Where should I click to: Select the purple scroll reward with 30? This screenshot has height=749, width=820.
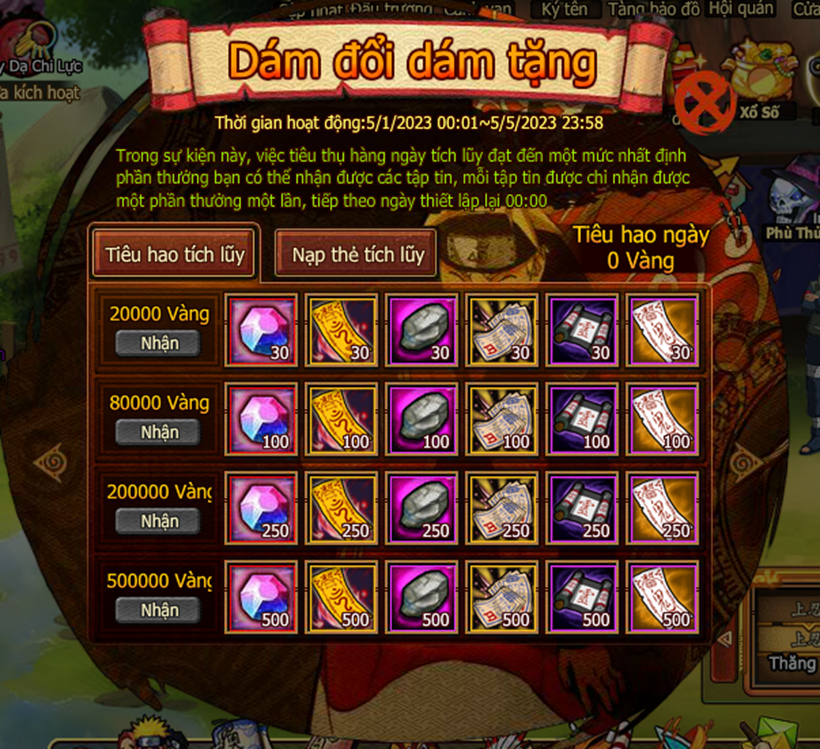(x=582, y=329)
